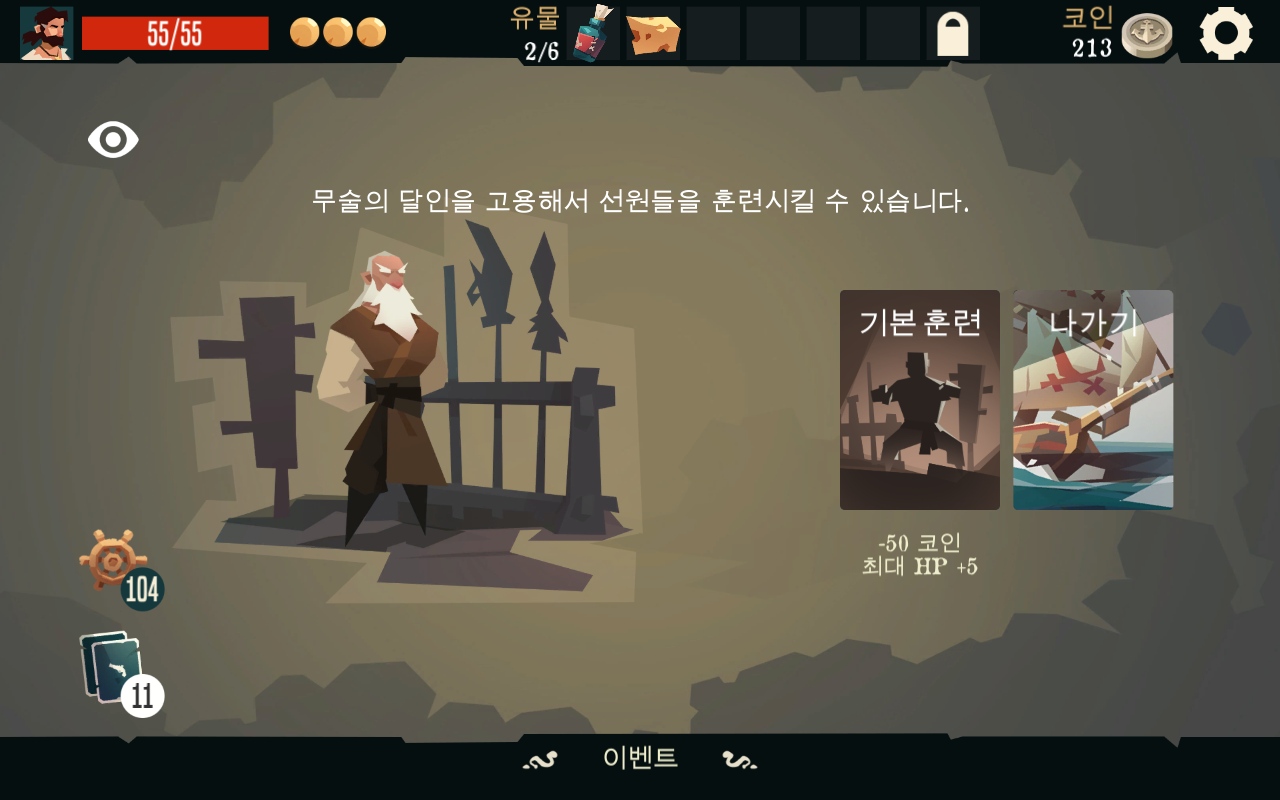Image resolution: width=1280 pixels, height=800 pixels.
Task: Click the left scroll flourish beside 이벤트
Action: click(x=541, y=758)
